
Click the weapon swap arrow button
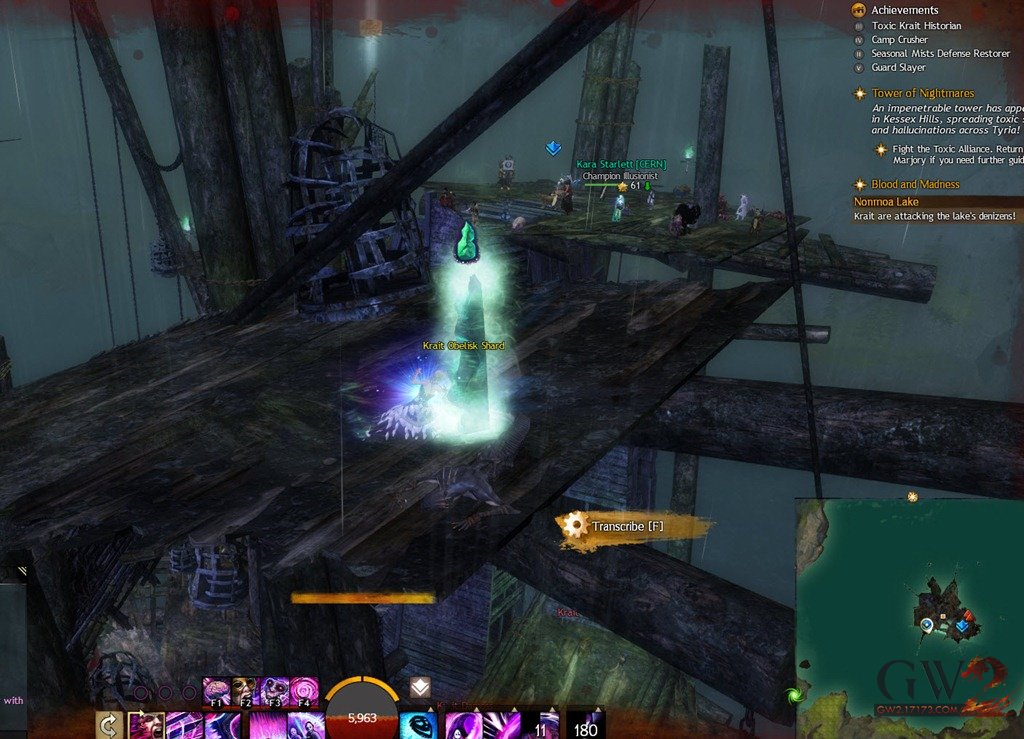109,725
